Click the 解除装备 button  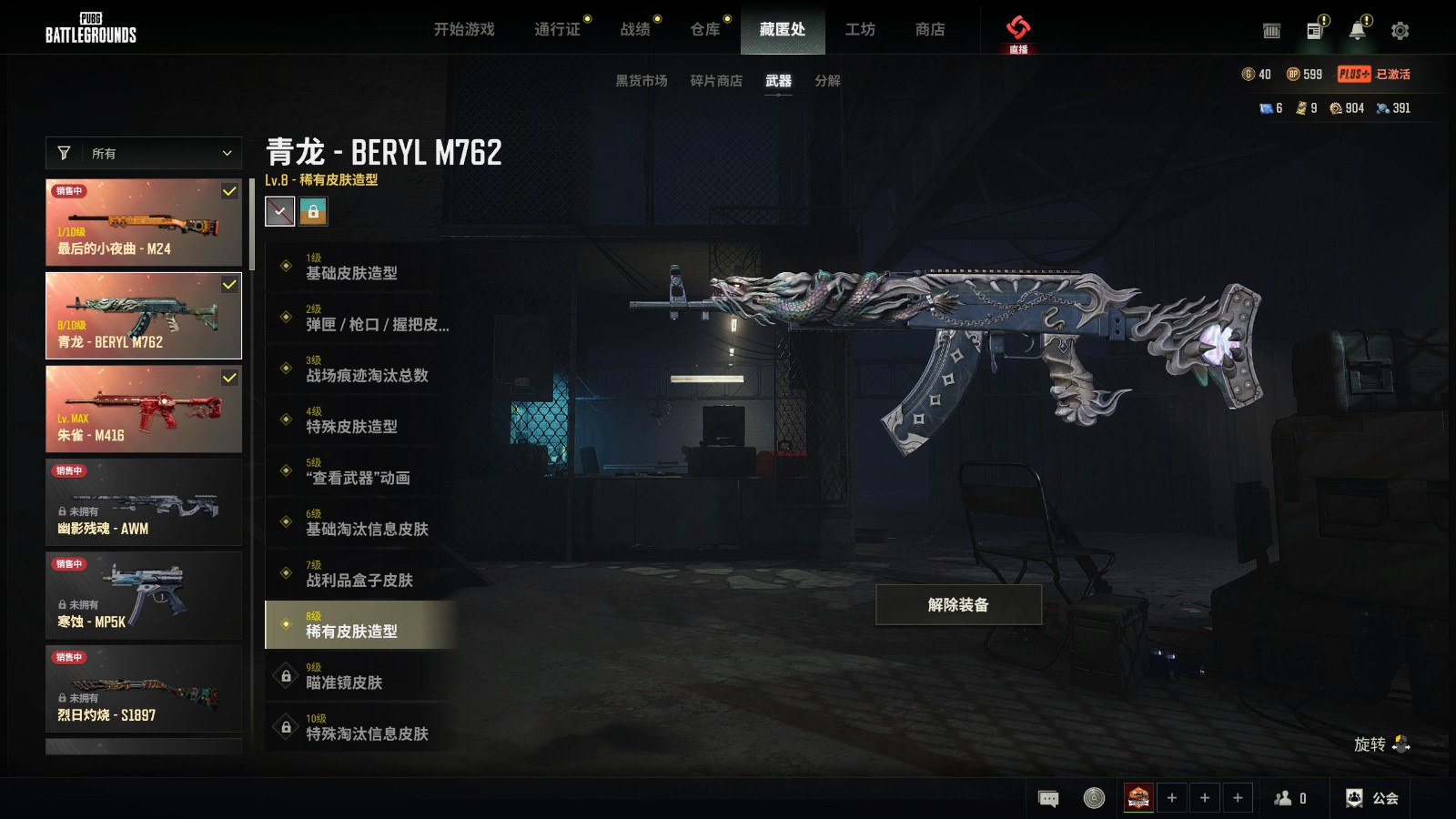coord(958,605)
